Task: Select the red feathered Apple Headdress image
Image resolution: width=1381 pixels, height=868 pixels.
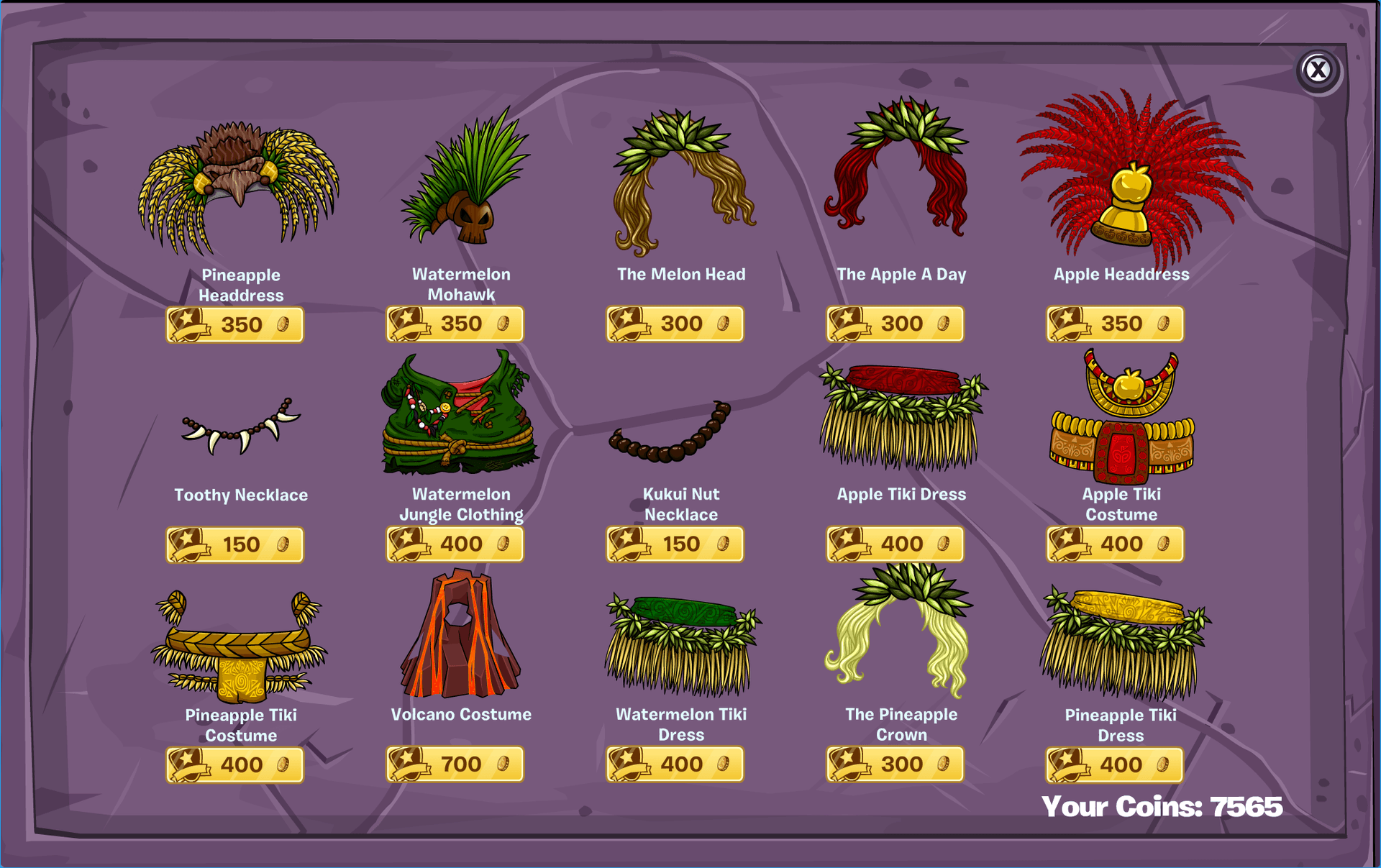Action: point(1133,180)
